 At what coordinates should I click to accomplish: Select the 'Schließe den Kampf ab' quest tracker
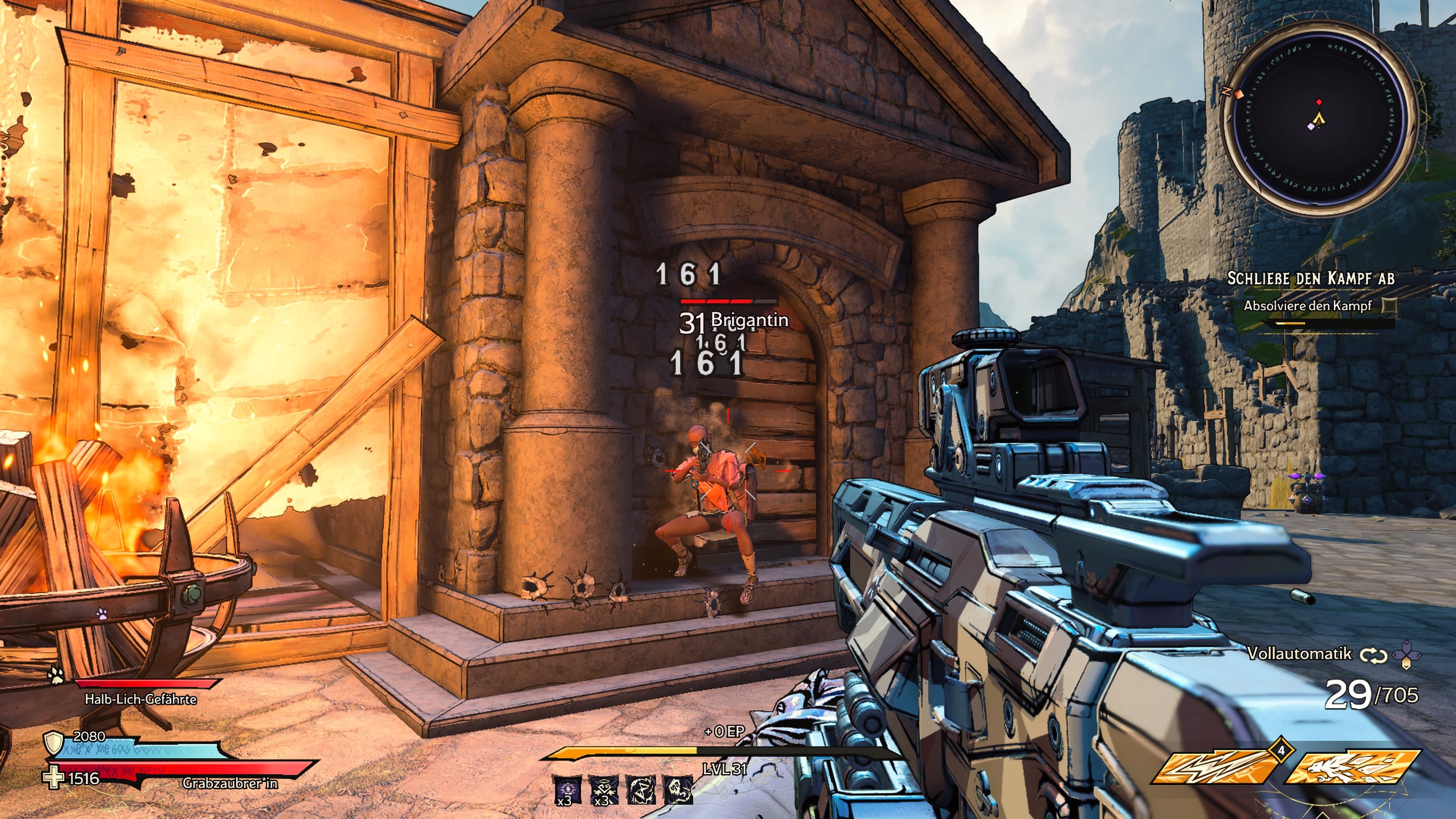click(1311, 278)
